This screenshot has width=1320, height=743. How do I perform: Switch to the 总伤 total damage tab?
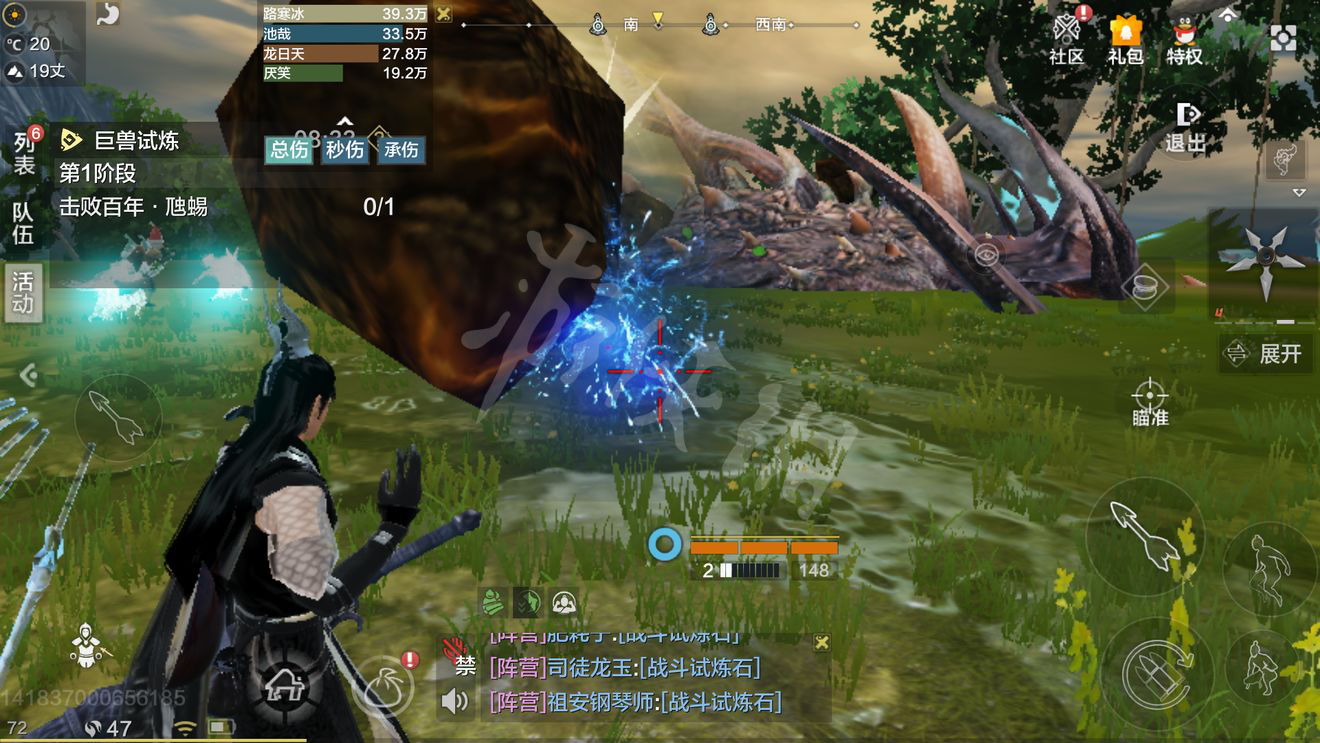[289, 150]
